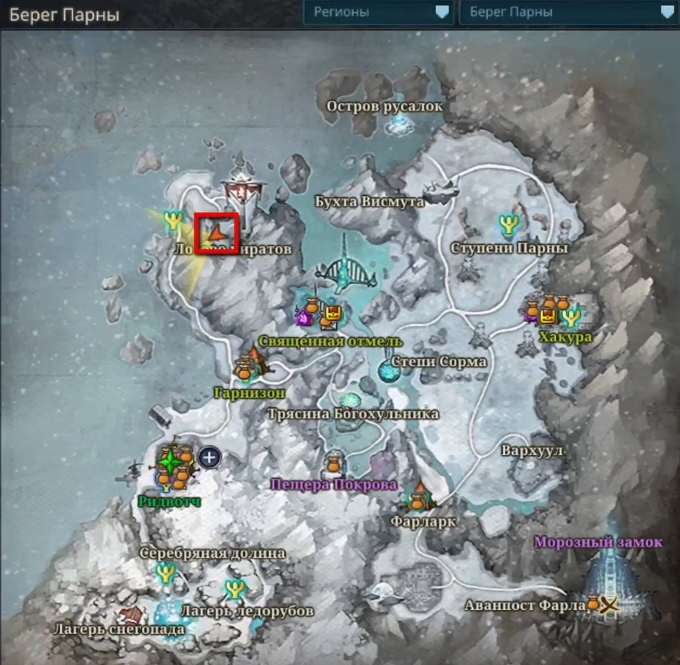Viewport: 680px width, 665px height.
Task: Click the emblem banner above Логово пиратов
Action: click(240, 187)
